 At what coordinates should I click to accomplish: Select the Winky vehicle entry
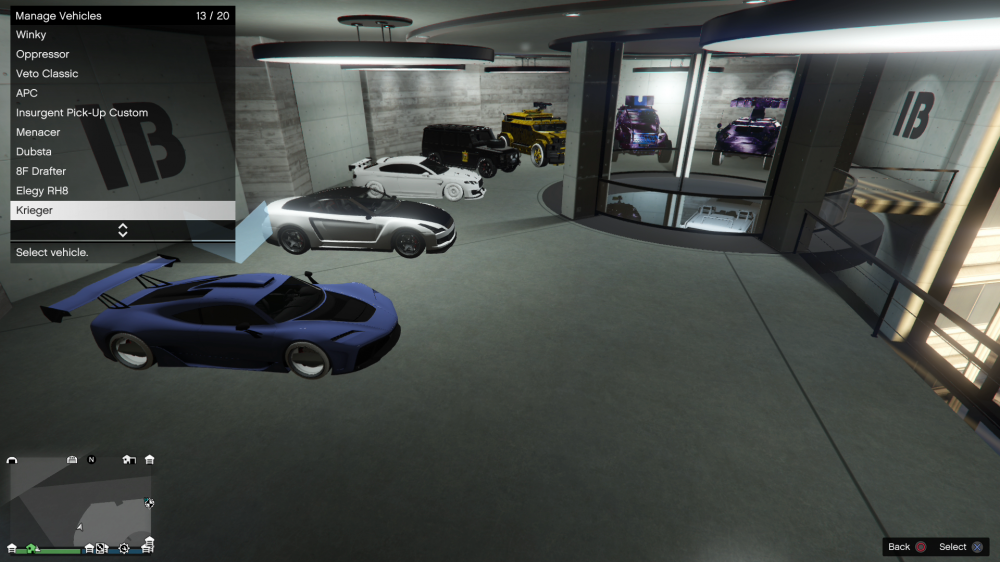(x=122, y=35)
